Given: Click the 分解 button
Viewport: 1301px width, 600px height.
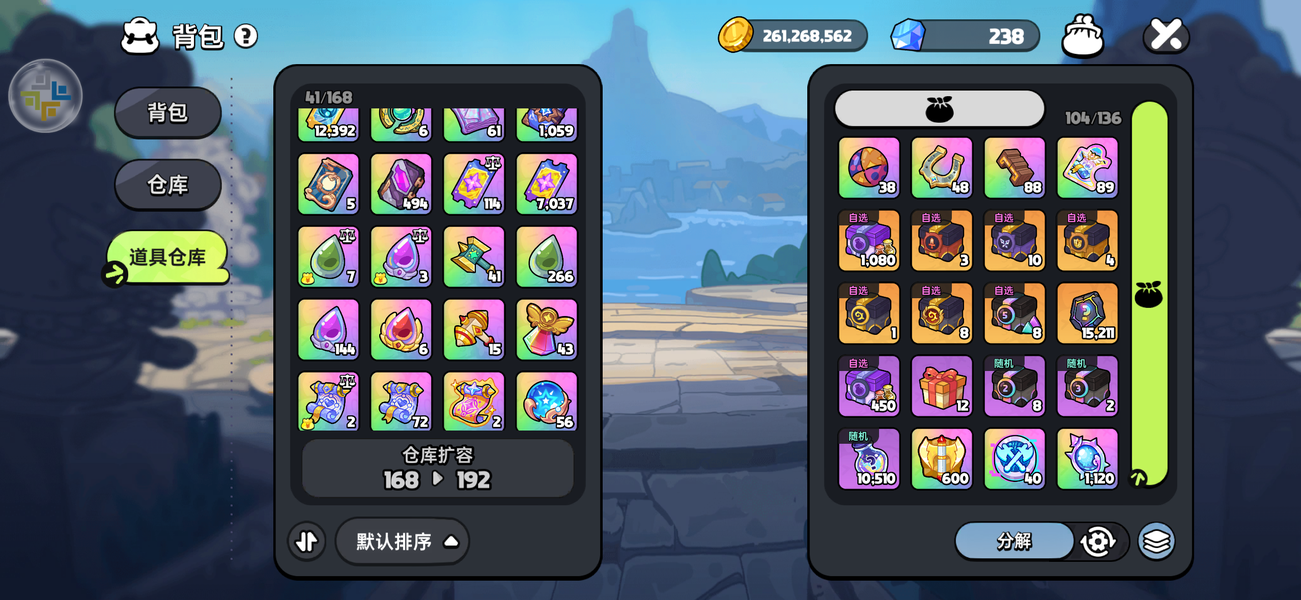Looking at the screenshot, I should coord(1014,541).
